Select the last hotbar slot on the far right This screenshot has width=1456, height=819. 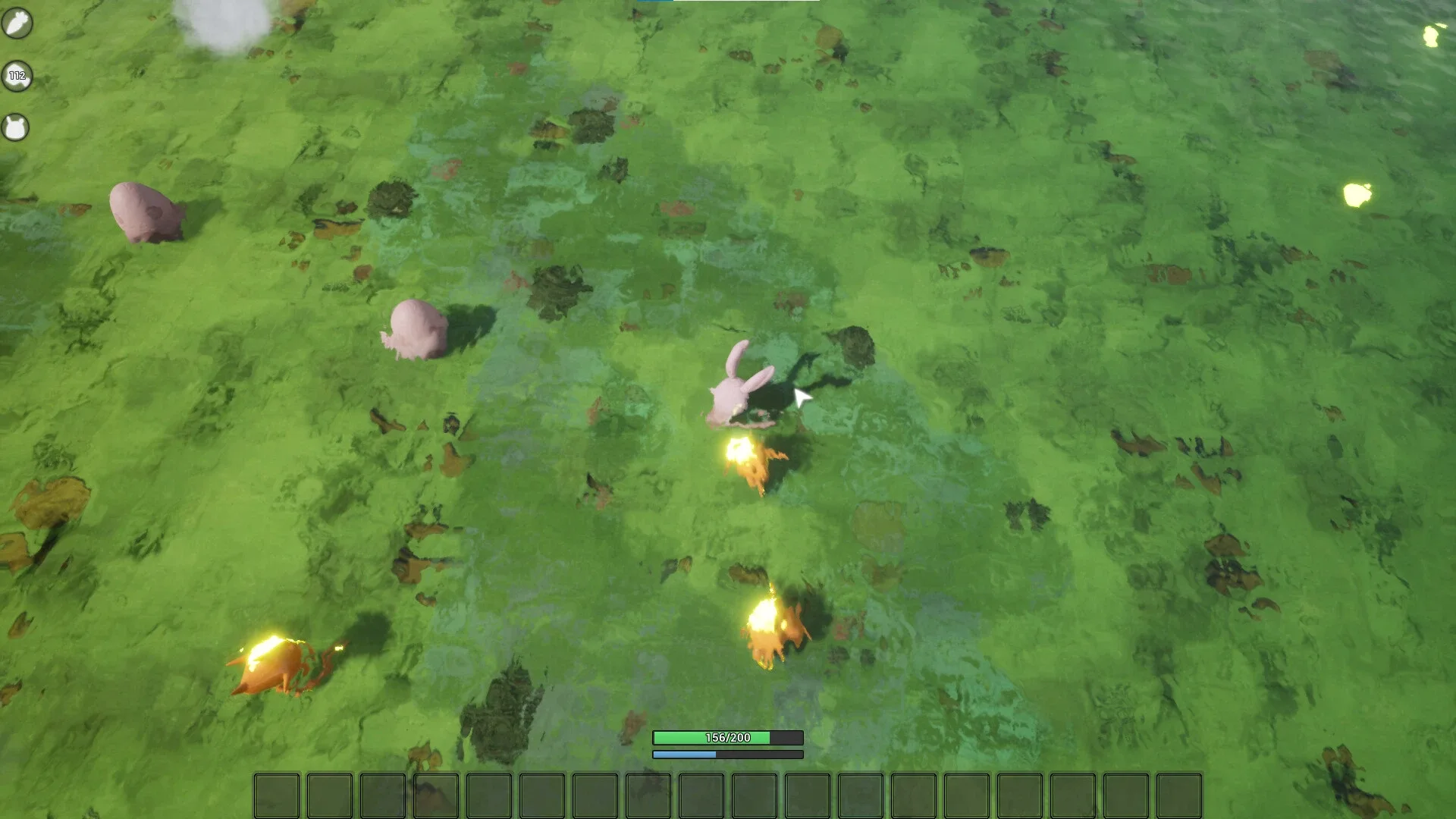[x=1179, y=796]
